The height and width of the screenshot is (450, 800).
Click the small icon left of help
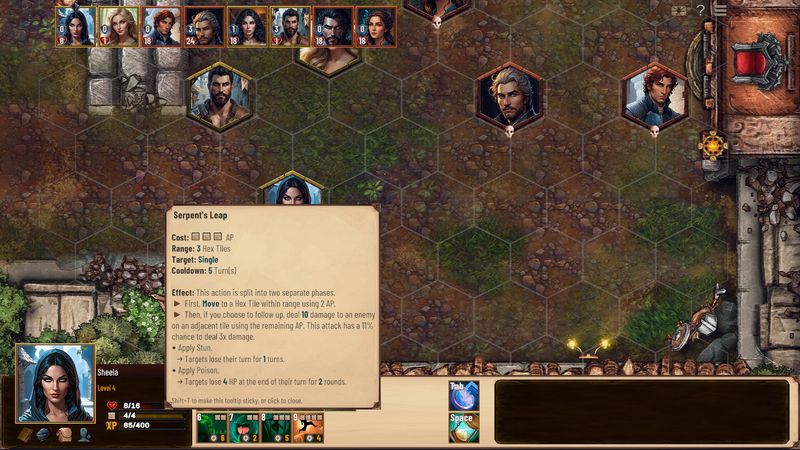679,10
